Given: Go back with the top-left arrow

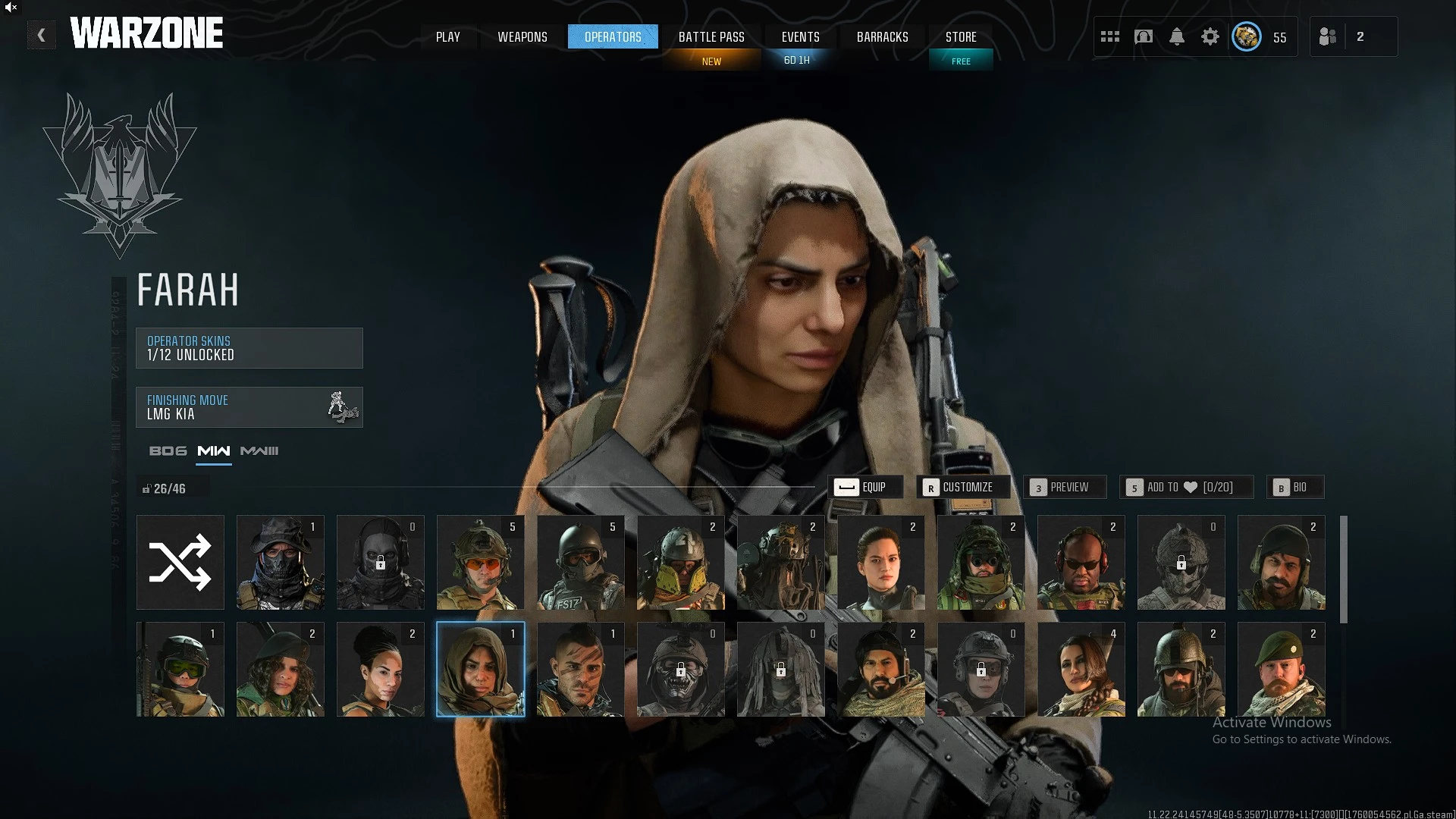Looking at the screenshot, I should 41,35.
